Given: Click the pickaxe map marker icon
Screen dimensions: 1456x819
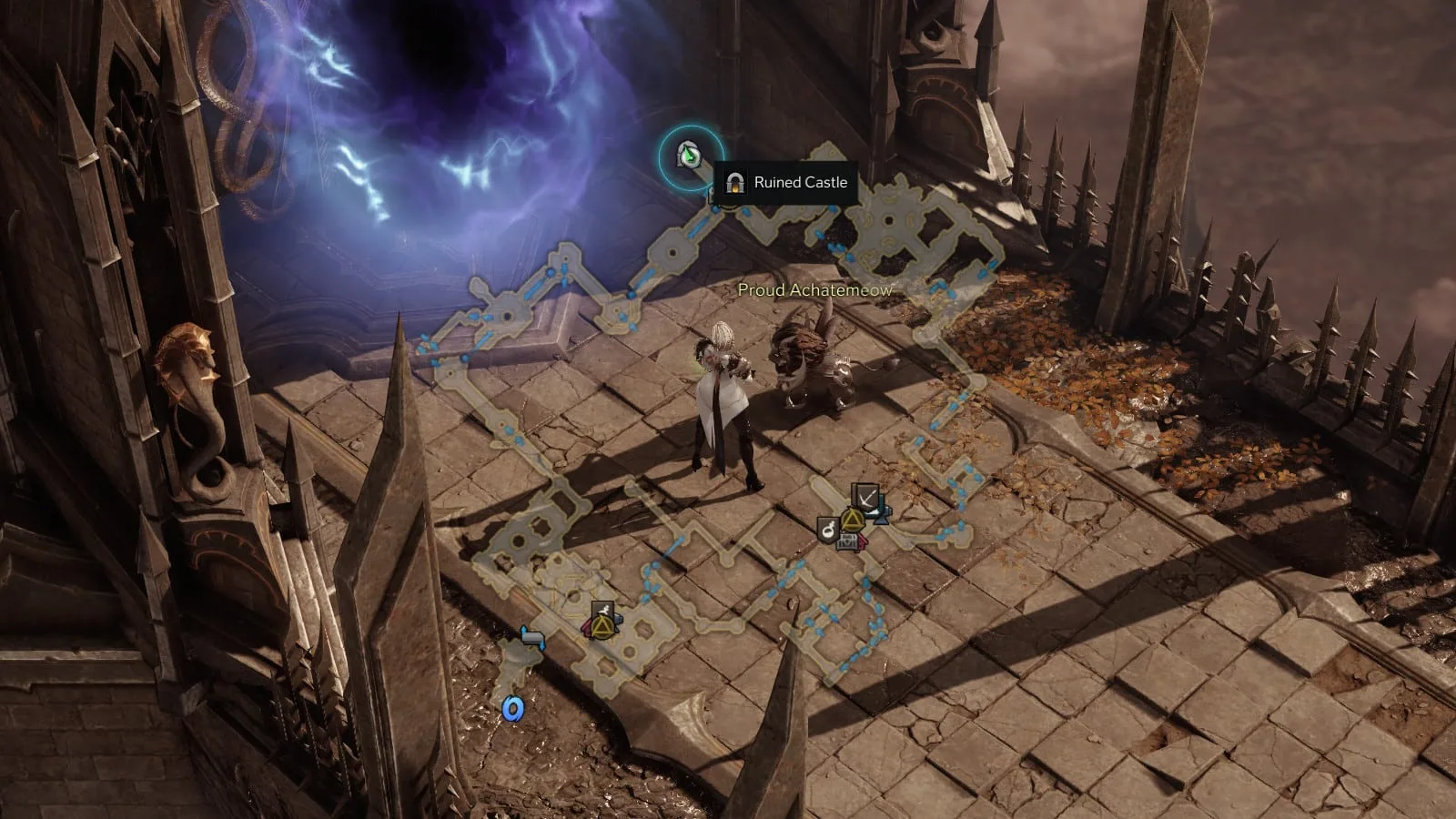Looking at the screenshot, I should [x=865, y=498].
